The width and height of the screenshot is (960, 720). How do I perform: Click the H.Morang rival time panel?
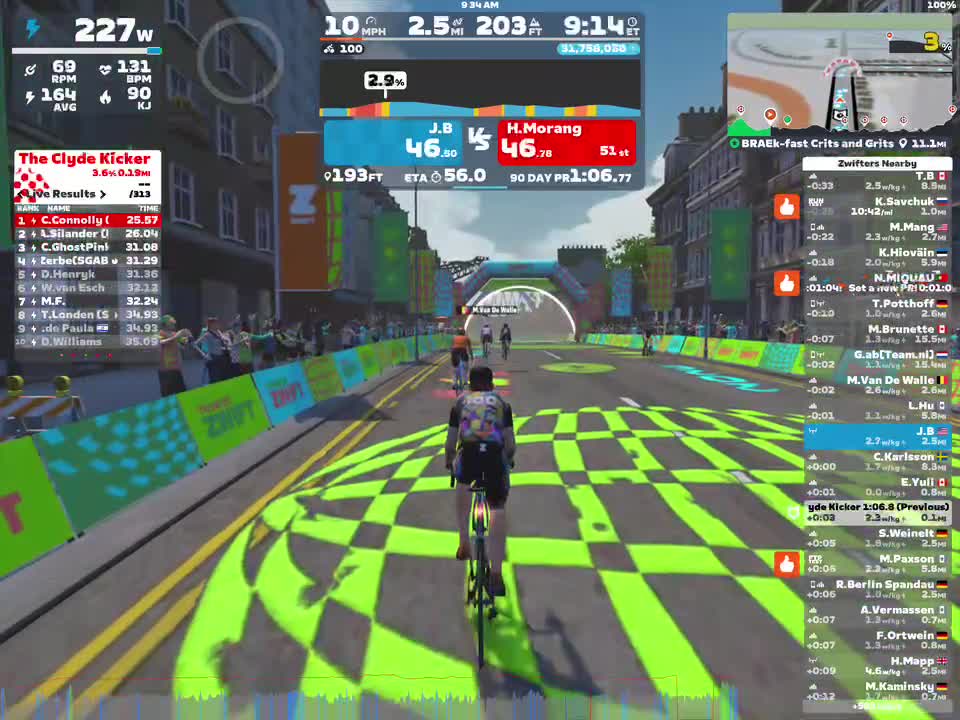(567, 142)
